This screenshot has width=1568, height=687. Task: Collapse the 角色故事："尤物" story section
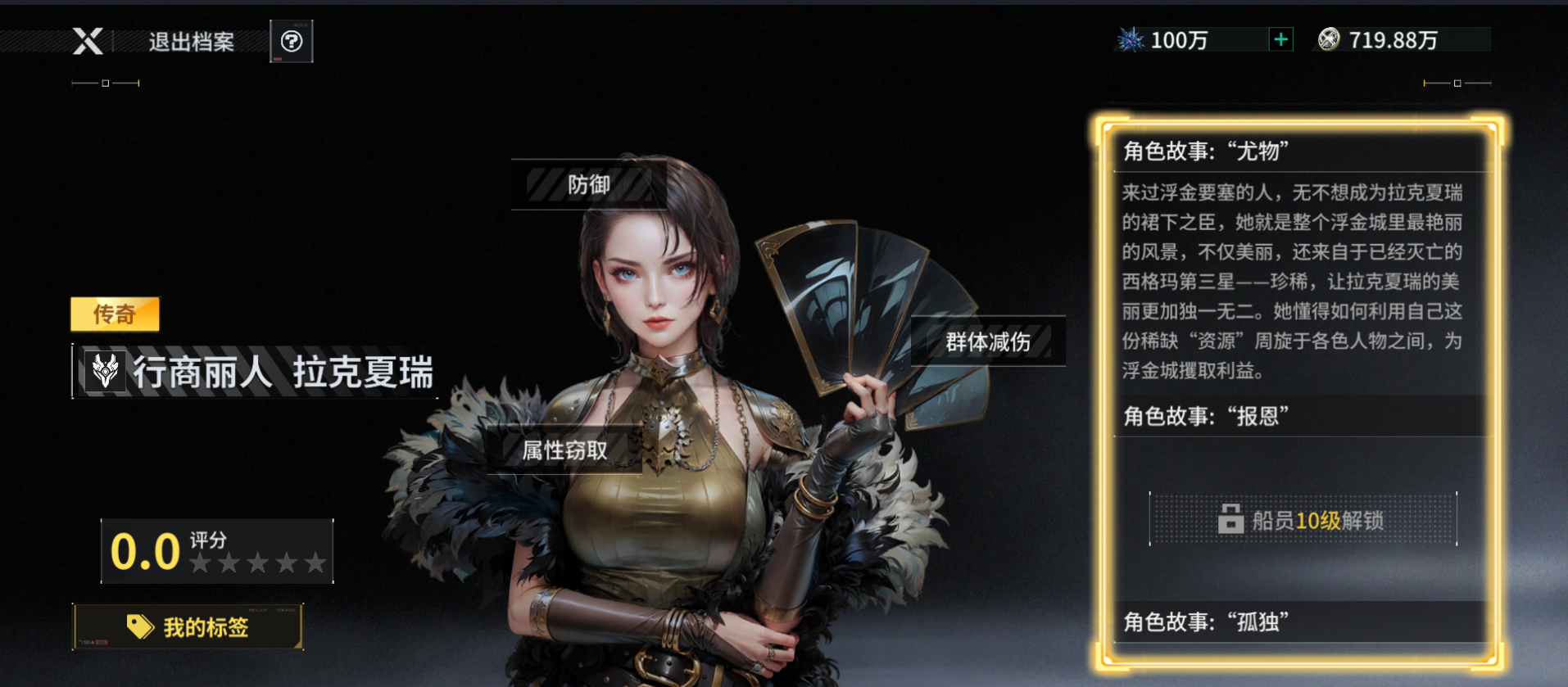click(1301, 153)
